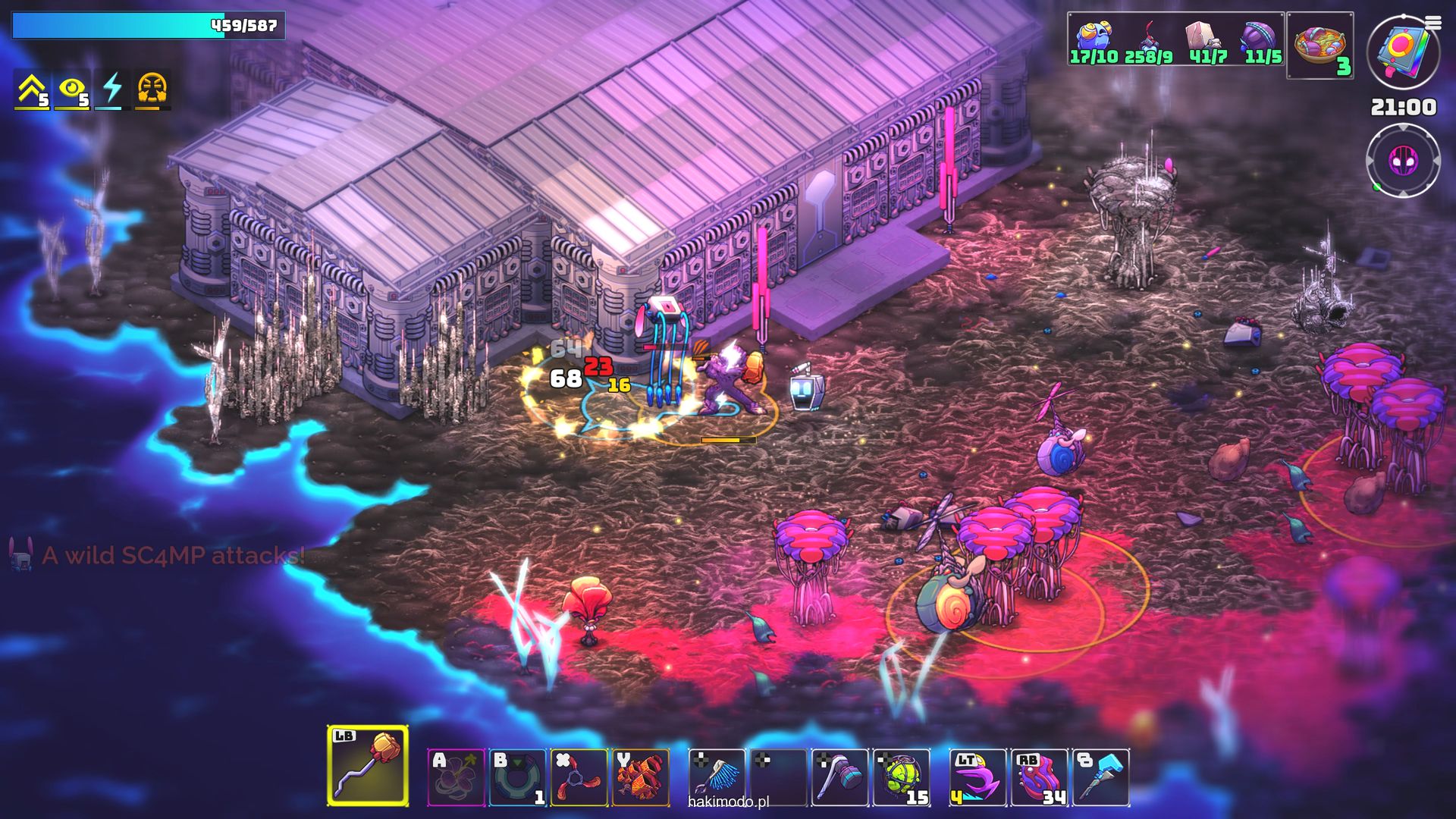Click the circular compass minimap
The image size is (1456, 819).
pyautogui.click(x=1403, y=161)
